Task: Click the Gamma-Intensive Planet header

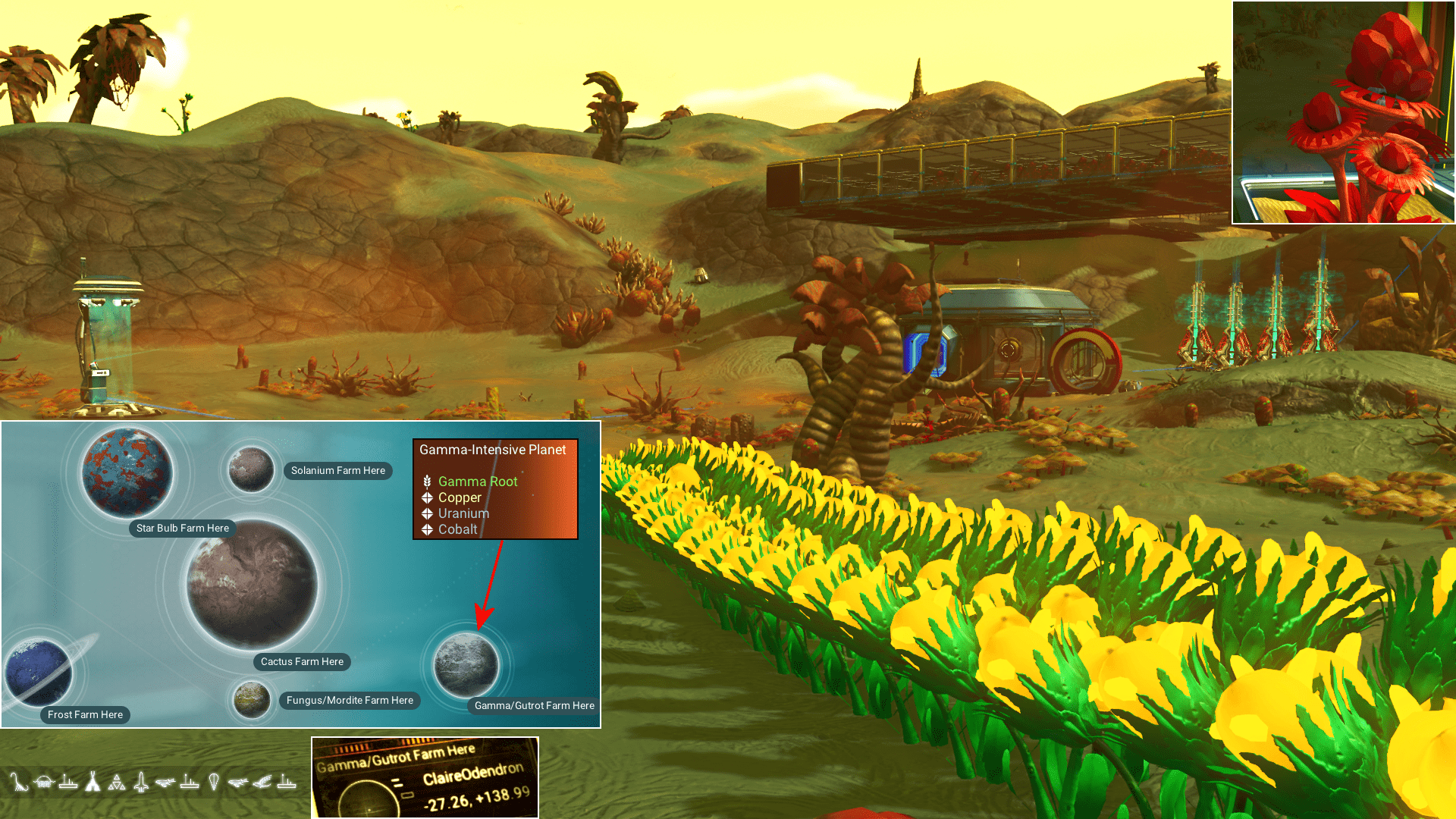Action: 493,450
